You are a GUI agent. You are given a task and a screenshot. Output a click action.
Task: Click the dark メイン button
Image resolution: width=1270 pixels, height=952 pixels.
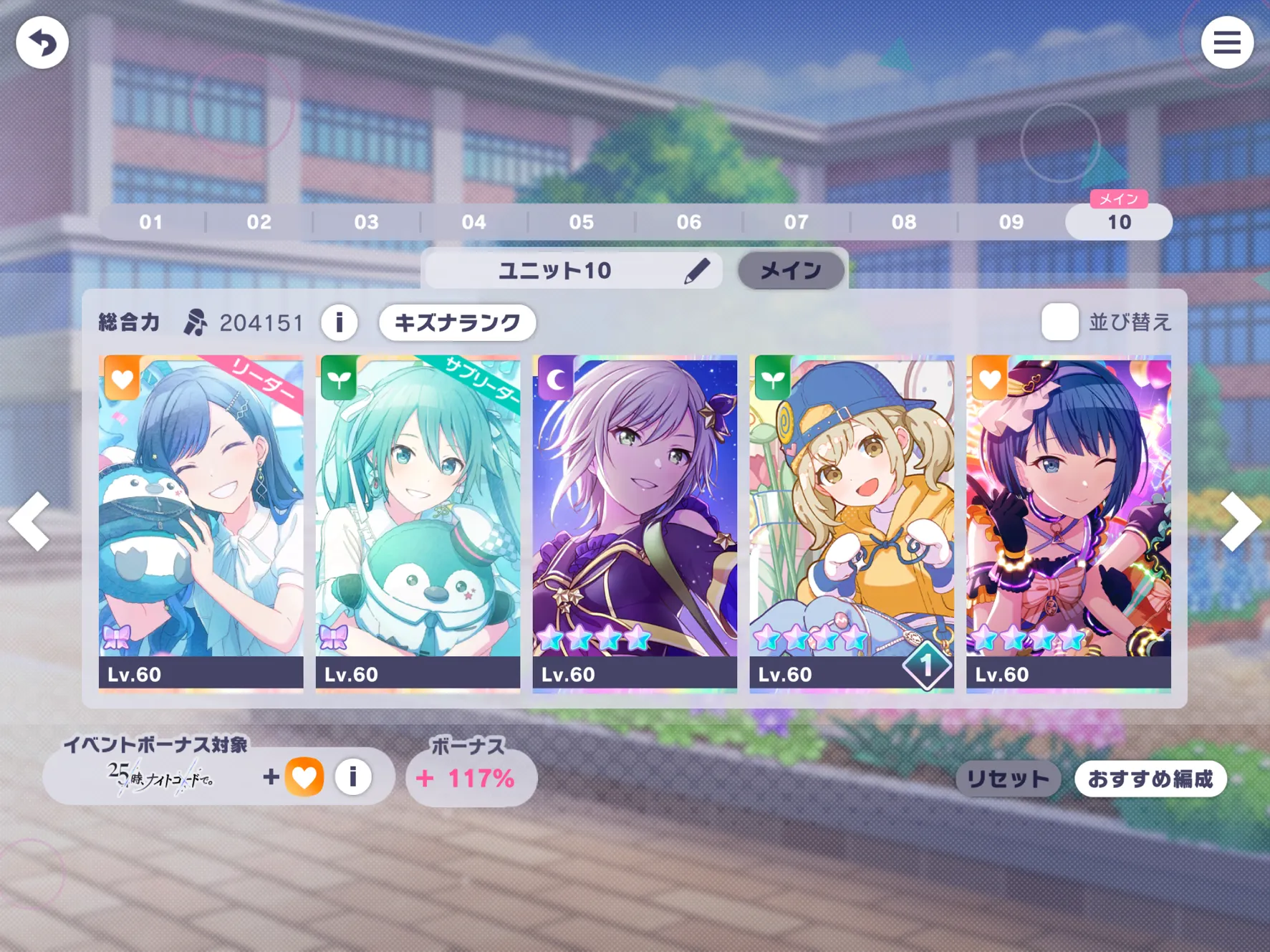click(791, 271)
